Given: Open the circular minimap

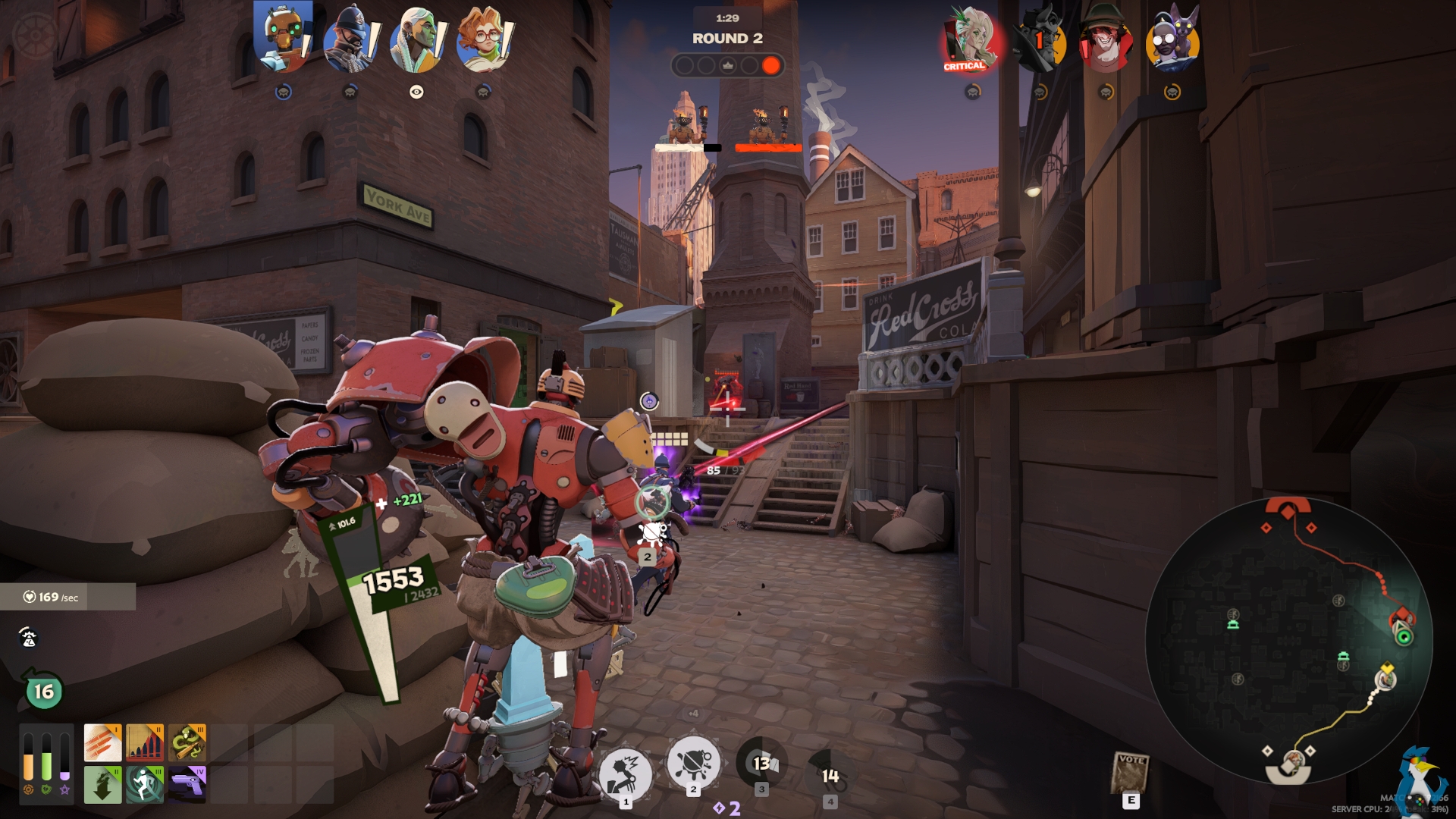Looking at the screenshot, I should click(1288, 641).
